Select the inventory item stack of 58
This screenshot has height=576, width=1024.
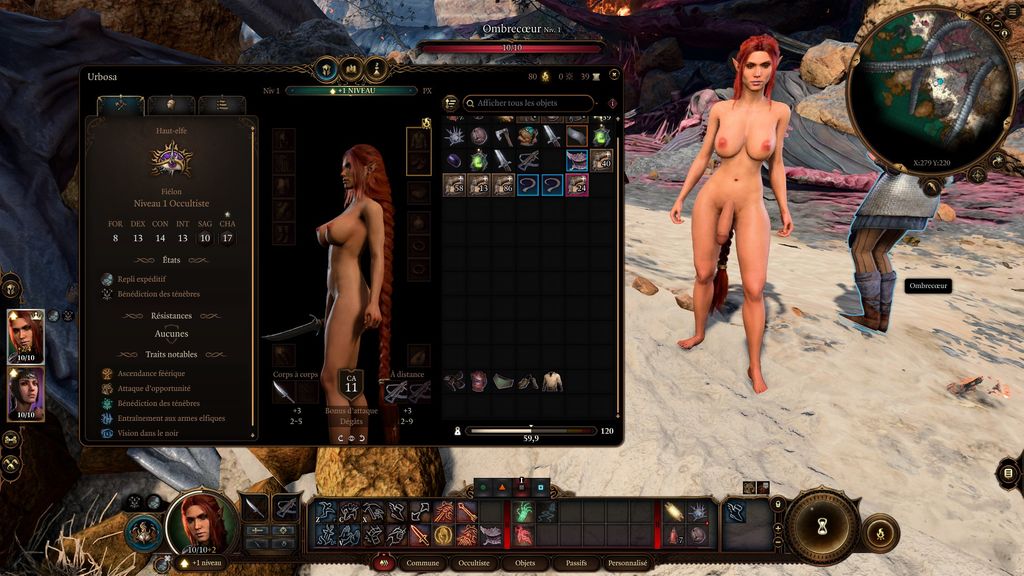[455, 184]
